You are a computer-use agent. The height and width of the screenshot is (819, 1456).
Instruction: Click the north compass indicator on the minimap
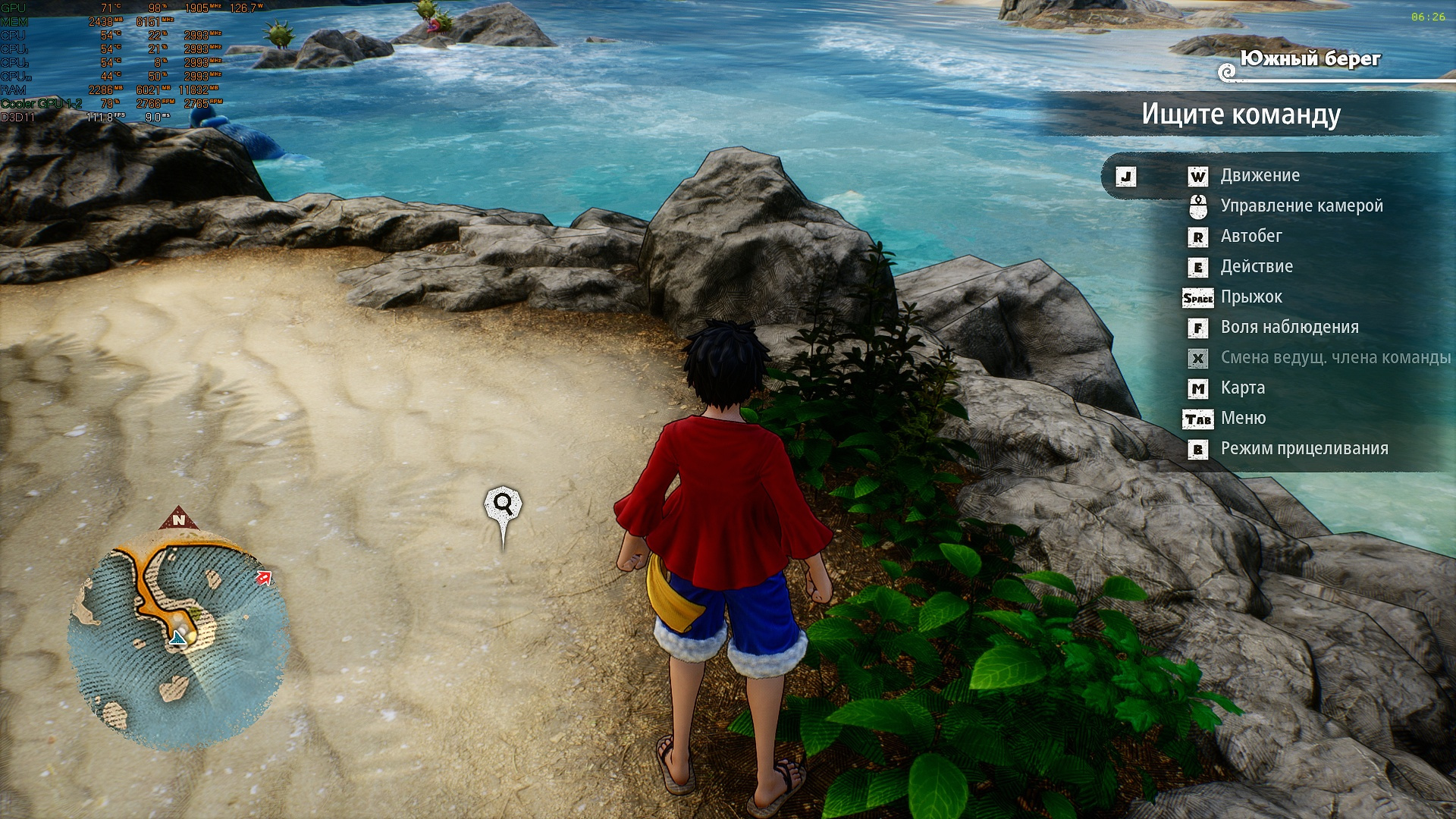coord(179,519)
